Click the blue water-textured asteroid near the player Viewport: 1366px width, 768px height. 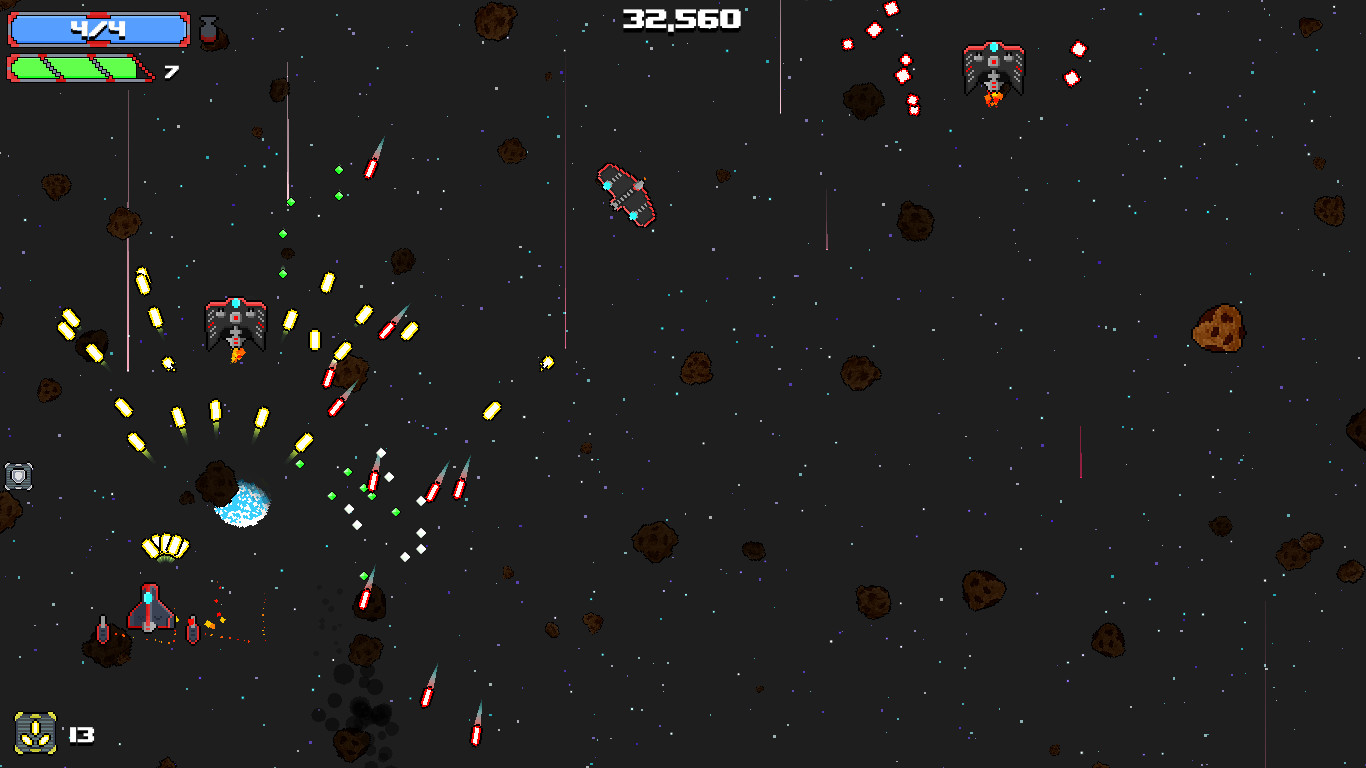(x=238, y=503)
